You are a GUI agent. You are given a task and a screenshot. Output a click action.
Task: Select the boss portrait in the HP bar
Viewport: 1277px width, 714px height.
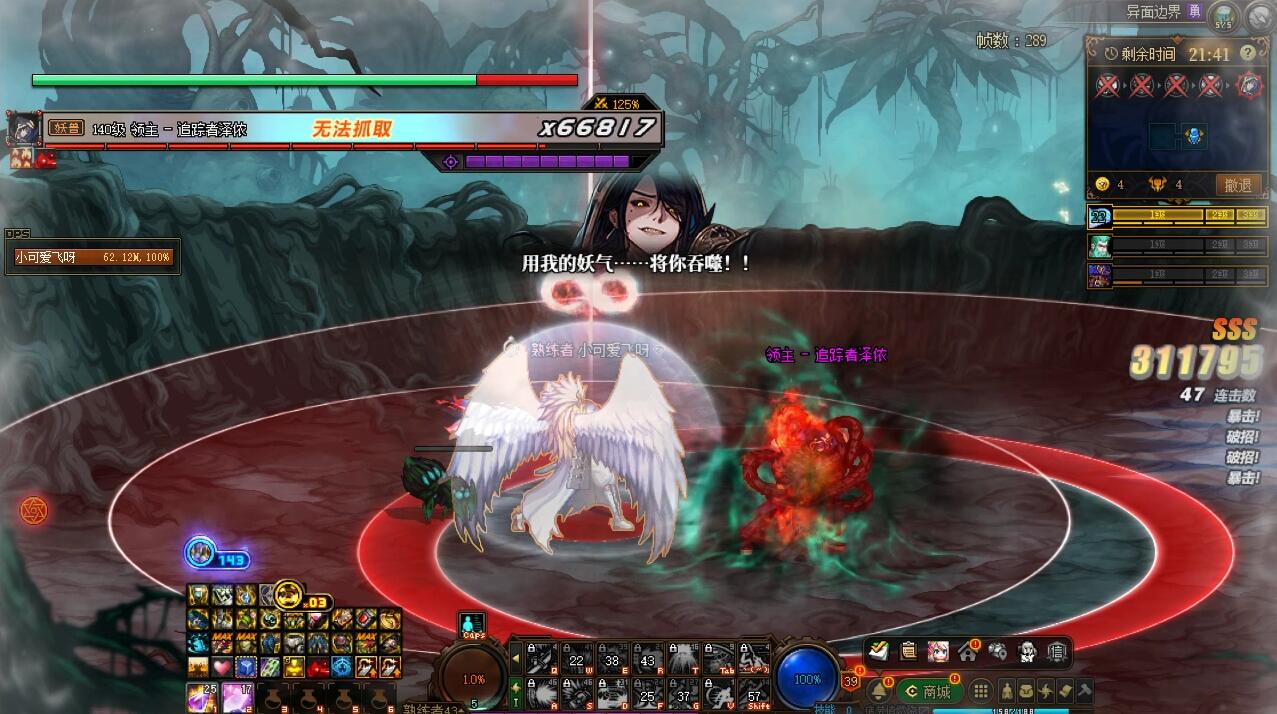tap(23, 128)
